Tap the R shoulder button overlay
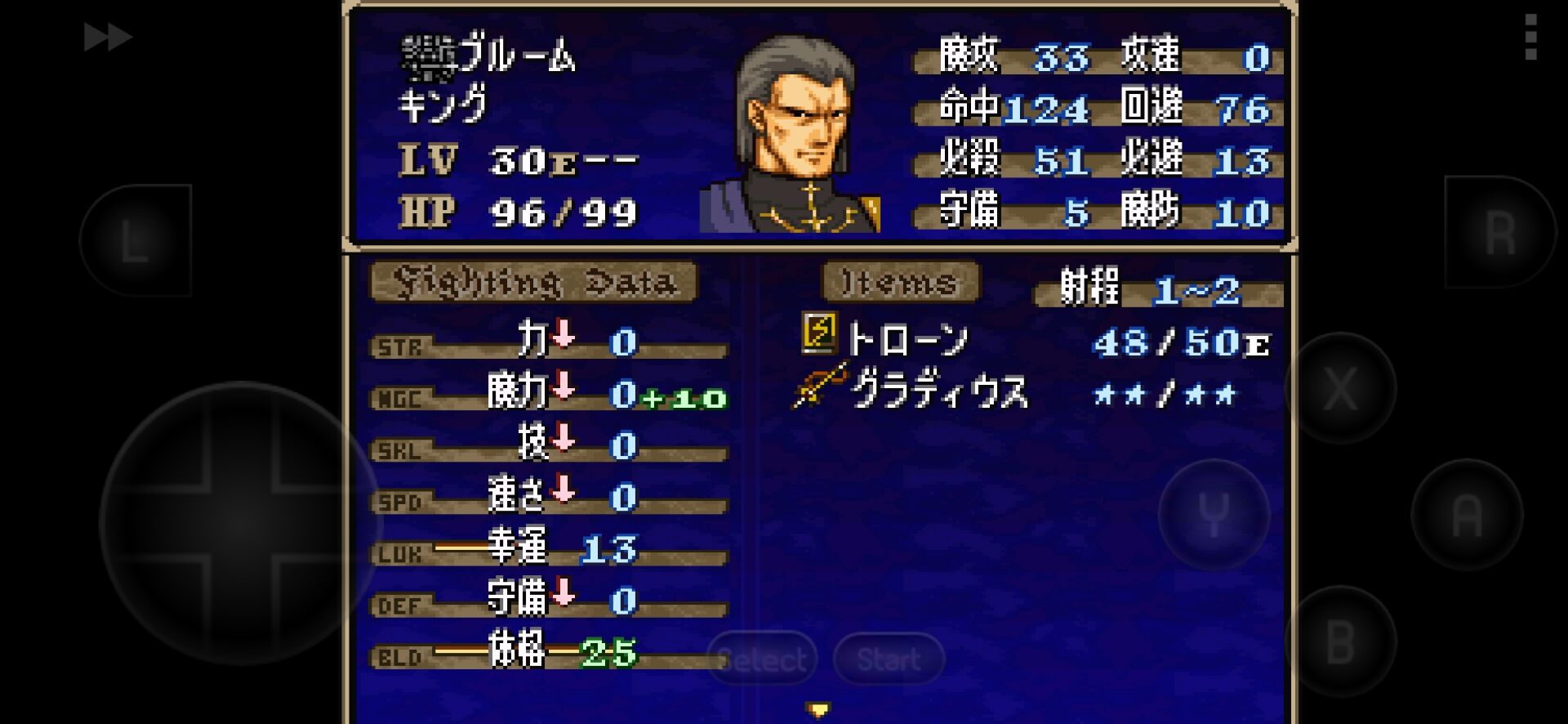 pyautogui.click(x=1499, y=233)
